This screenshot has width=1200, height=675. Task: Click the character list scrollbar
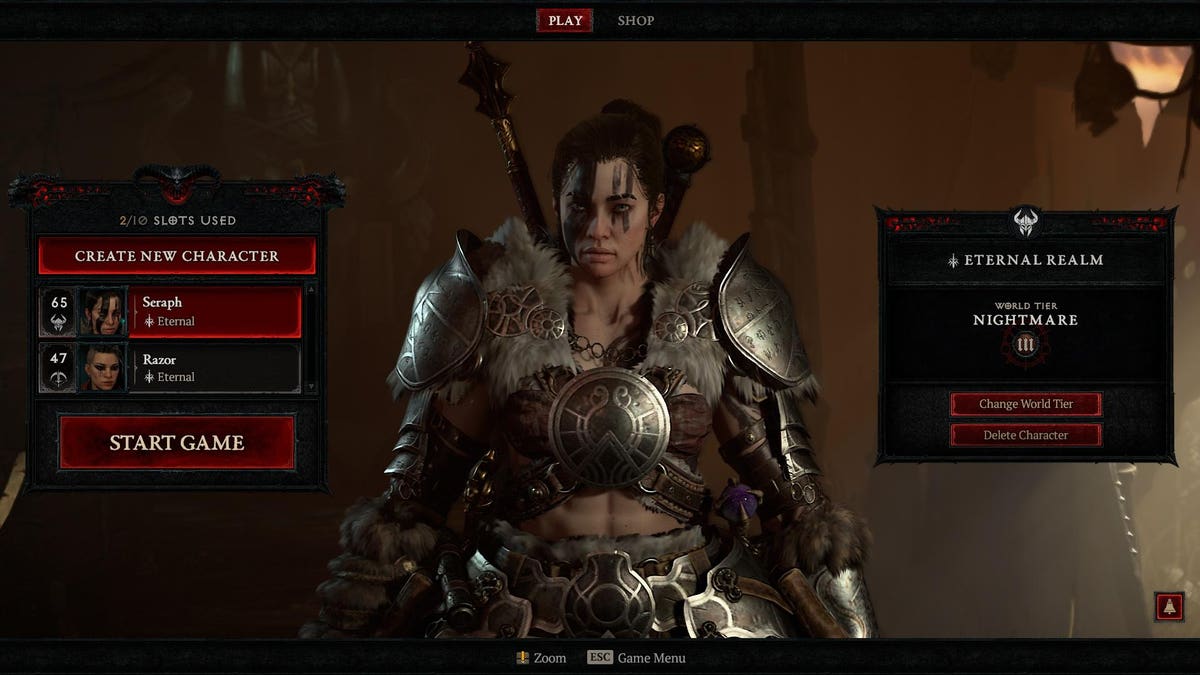310,338
